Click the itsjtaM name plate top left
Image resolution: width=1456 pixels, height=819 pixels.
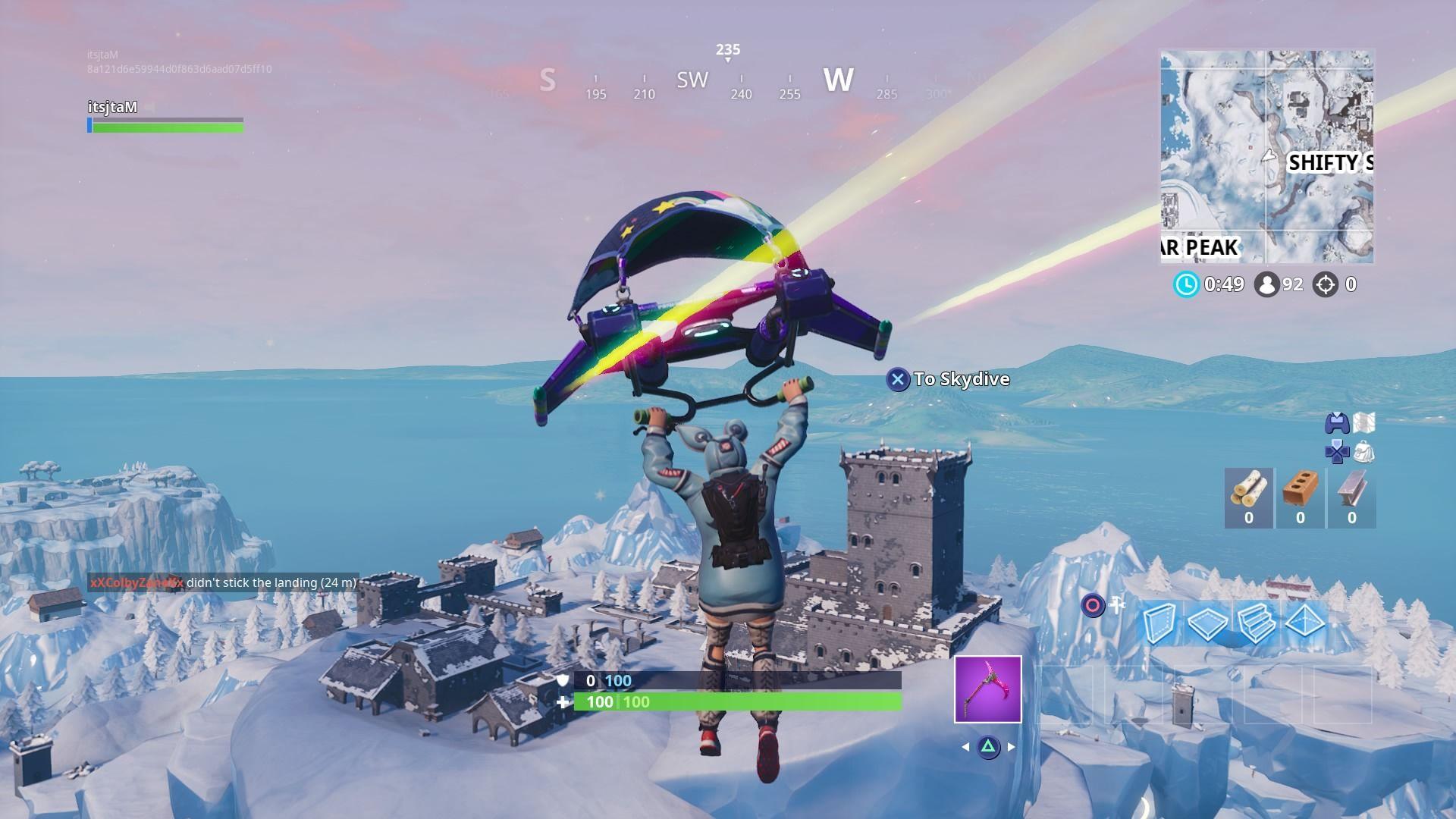[x=114, y=108]
